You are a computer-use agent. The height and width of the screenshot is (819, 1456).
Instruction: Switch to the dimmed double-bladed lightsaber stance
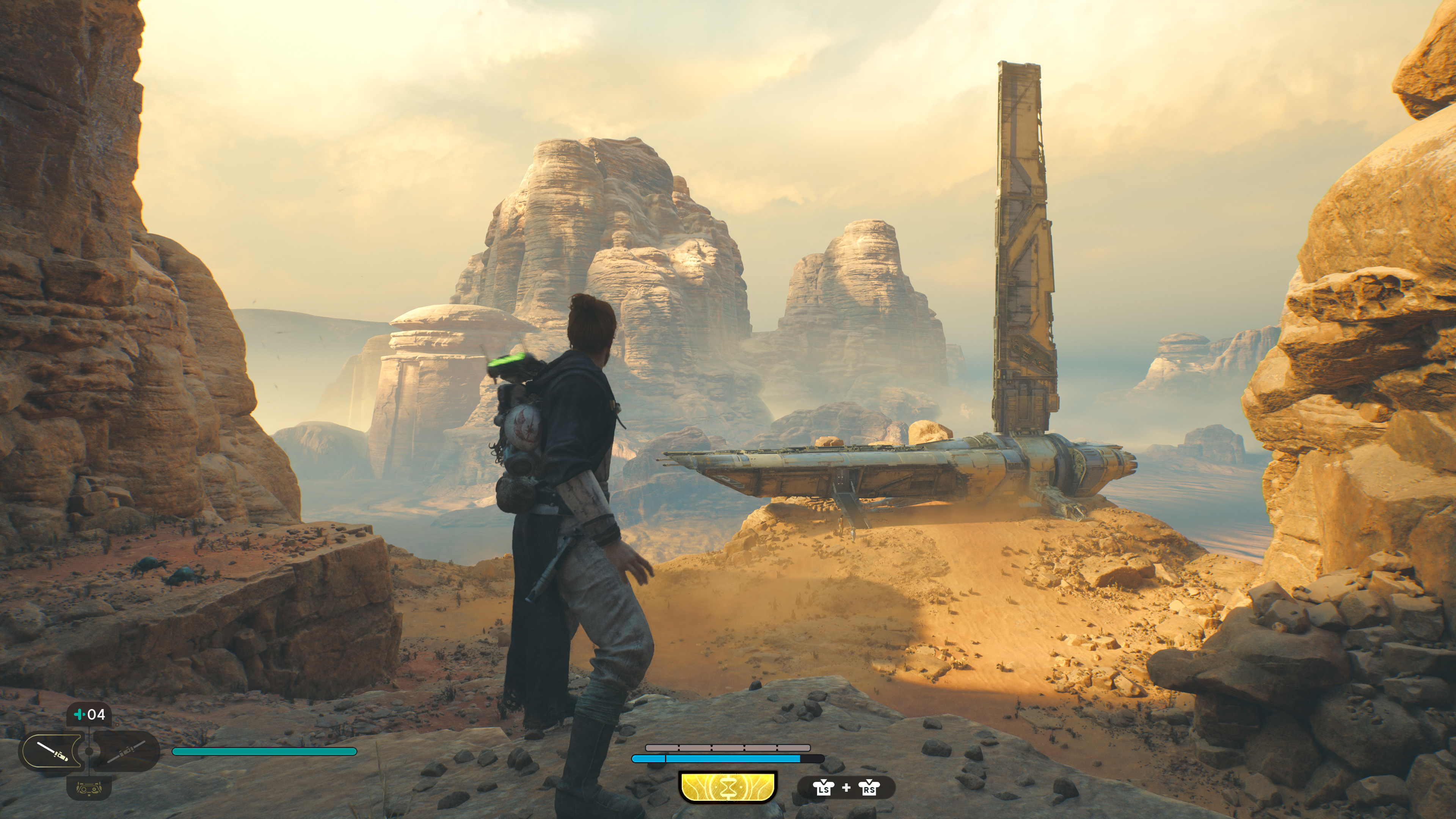coord(126,751)
